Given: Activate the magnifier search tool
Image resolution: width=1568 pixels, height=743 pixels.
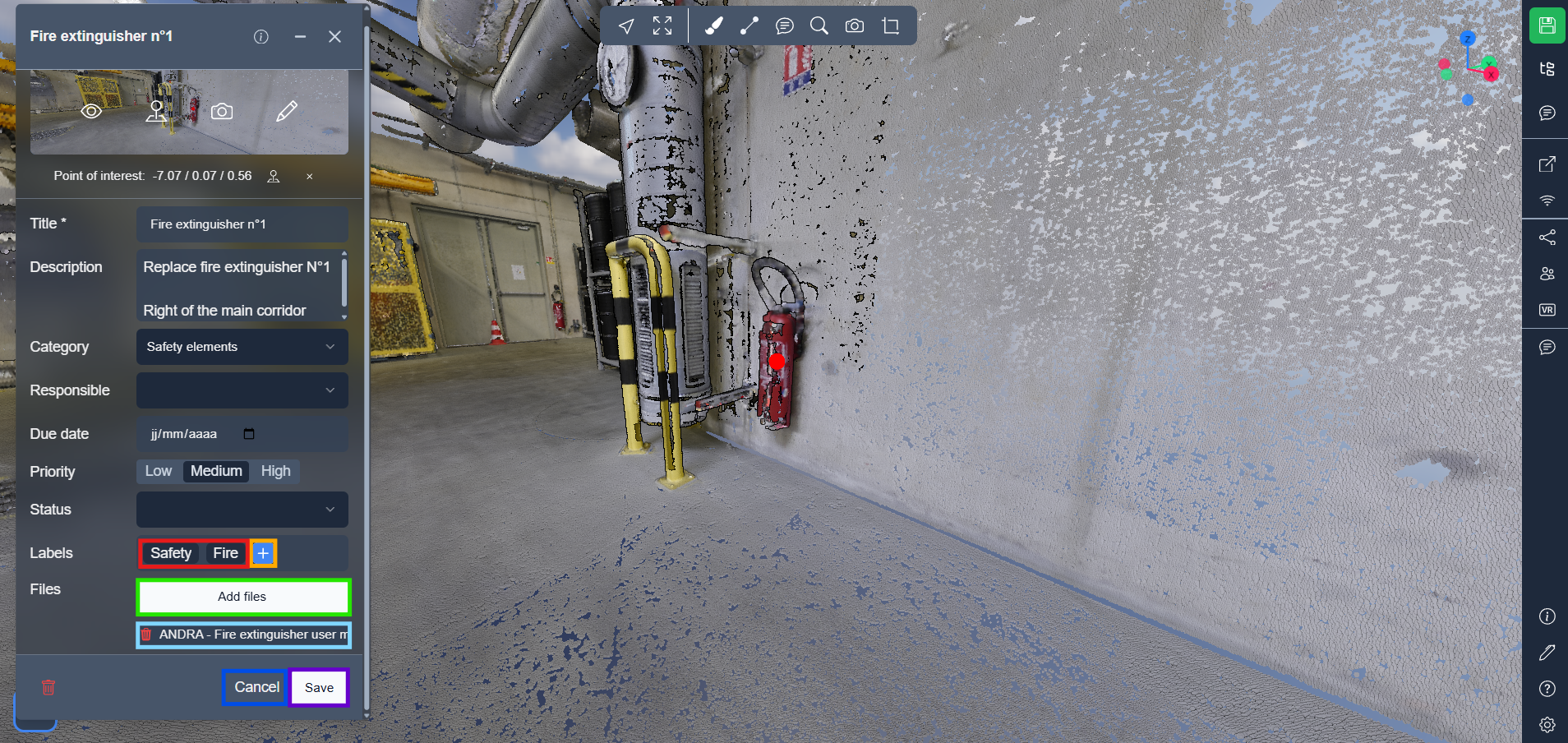Looking at the screenshot, I should pos(819,26).
